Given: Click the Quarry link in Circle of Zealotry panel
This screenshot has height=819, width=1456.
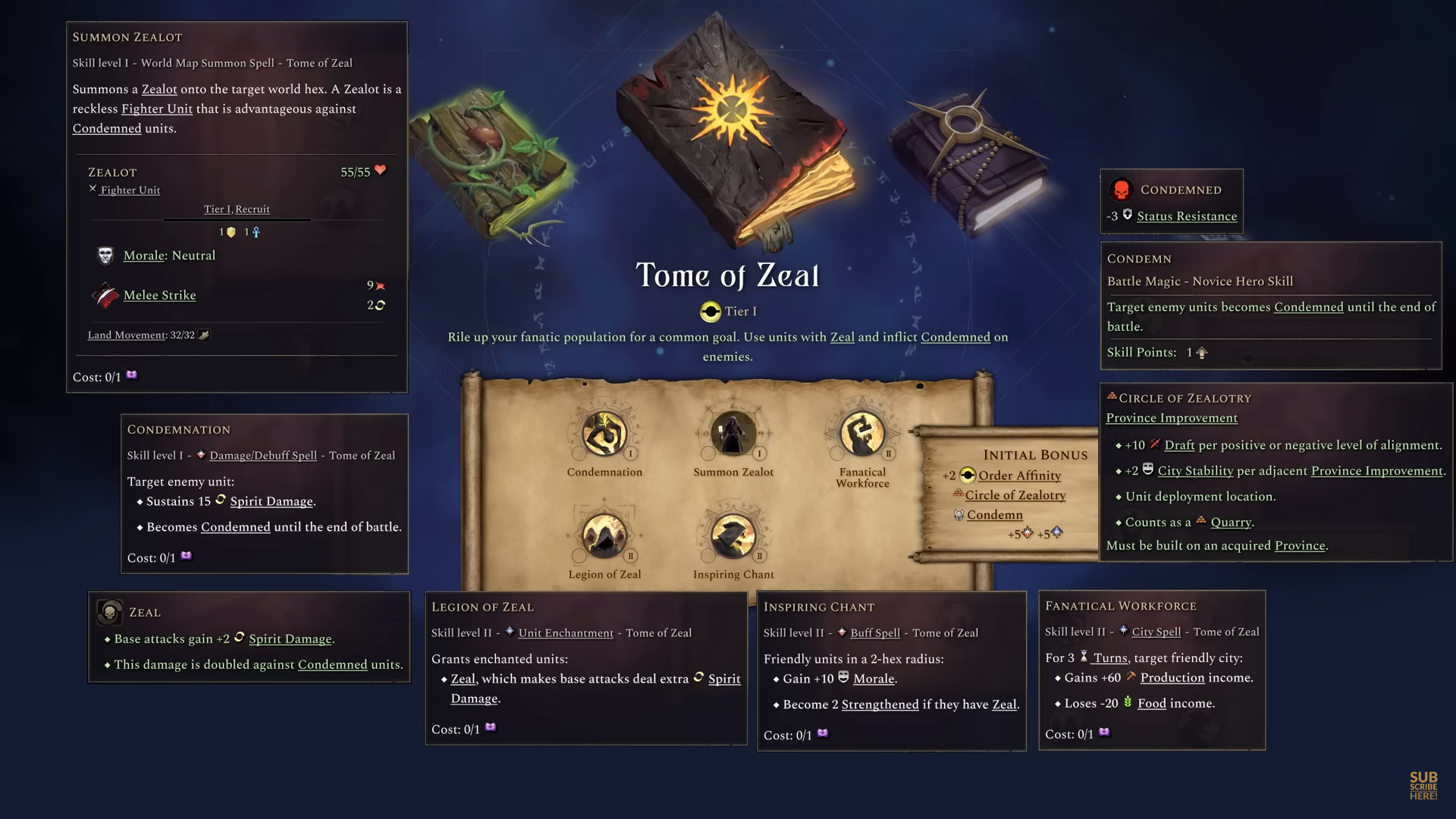Looking at the screenshot, I should tap(1230, 522).
